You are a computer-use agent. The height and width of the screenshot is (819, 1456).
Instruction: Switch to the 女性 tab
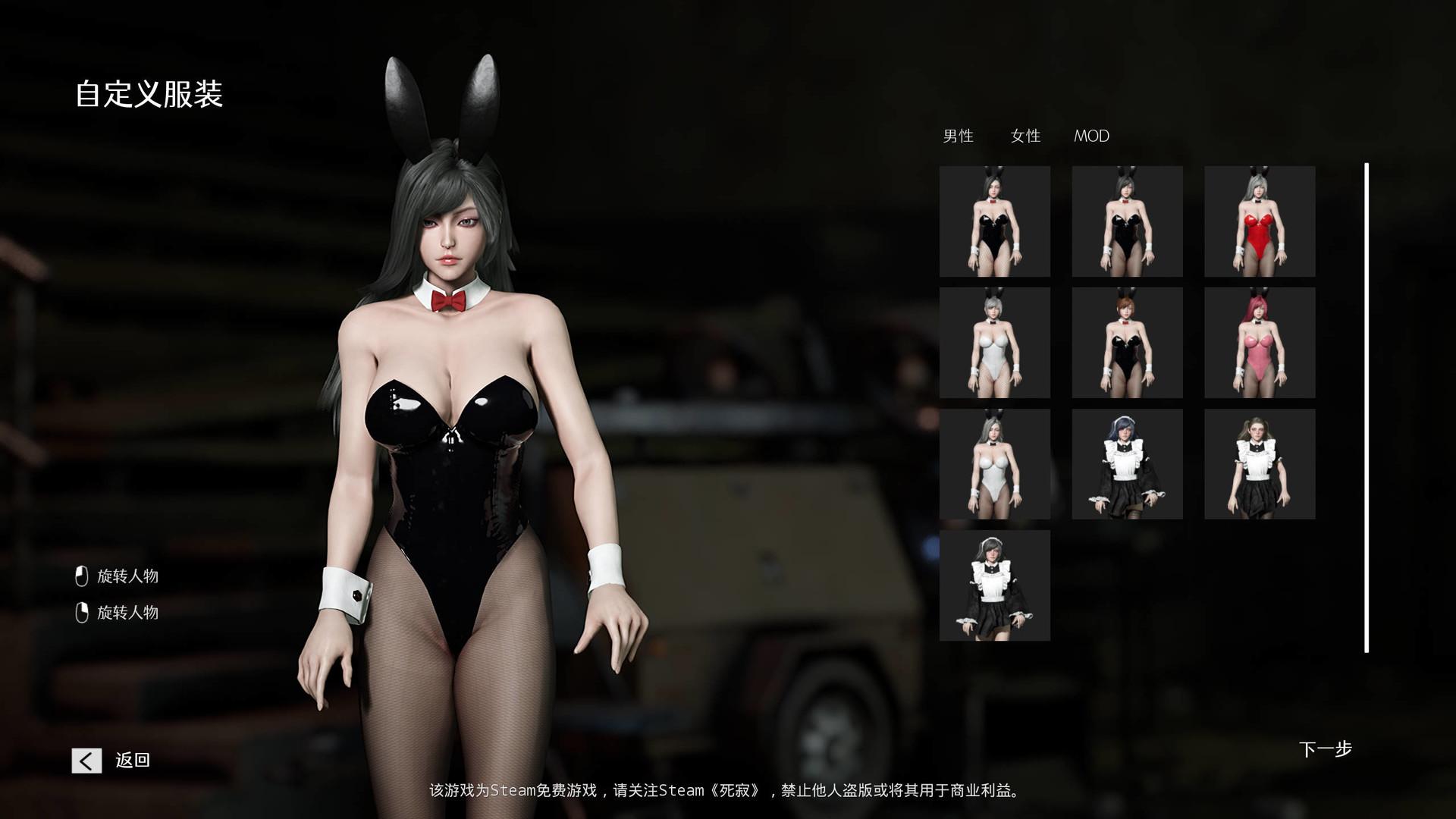1025,136
